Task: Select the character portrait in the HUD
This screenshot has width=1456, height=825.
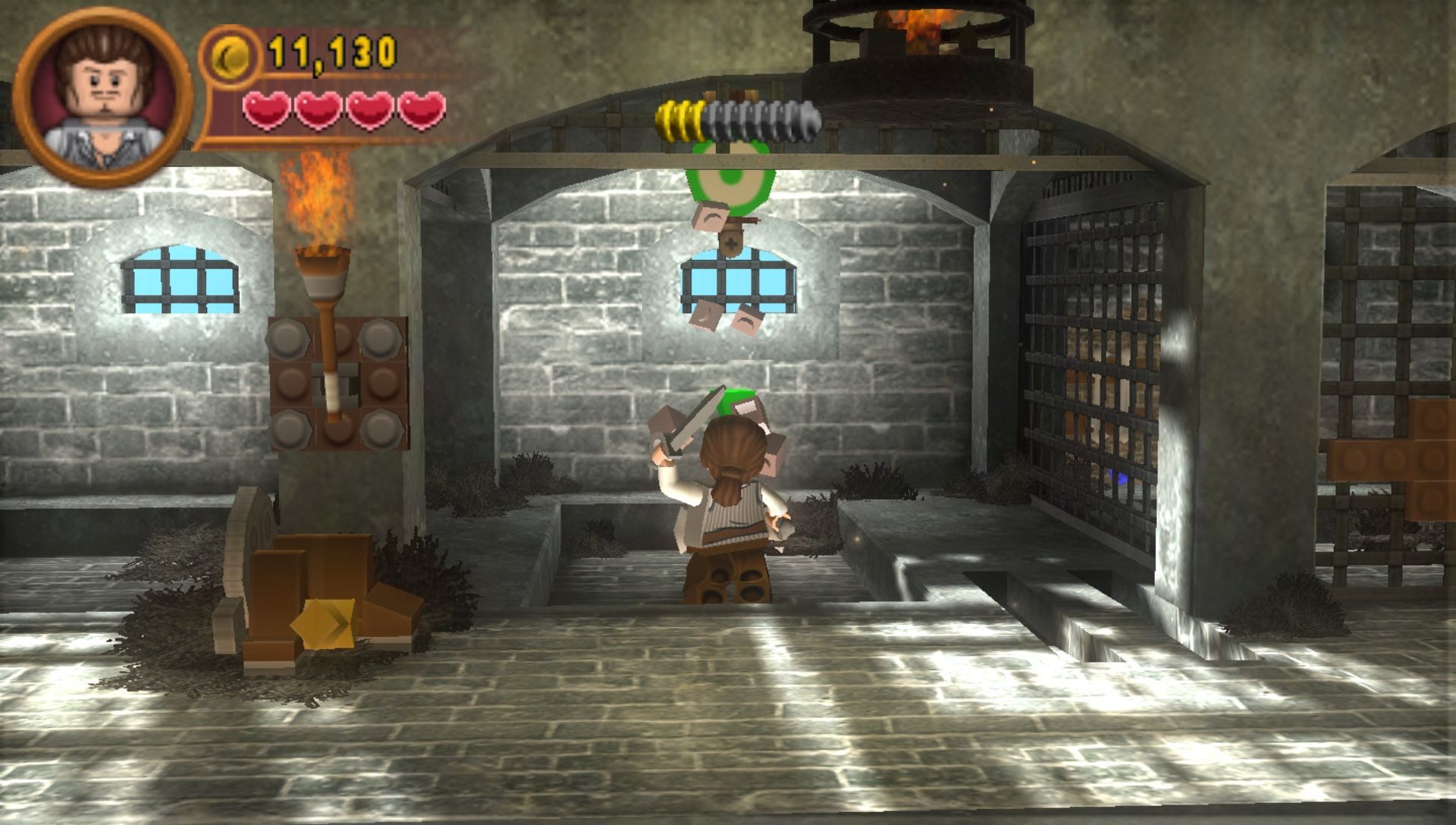Action: click(102, 97)
